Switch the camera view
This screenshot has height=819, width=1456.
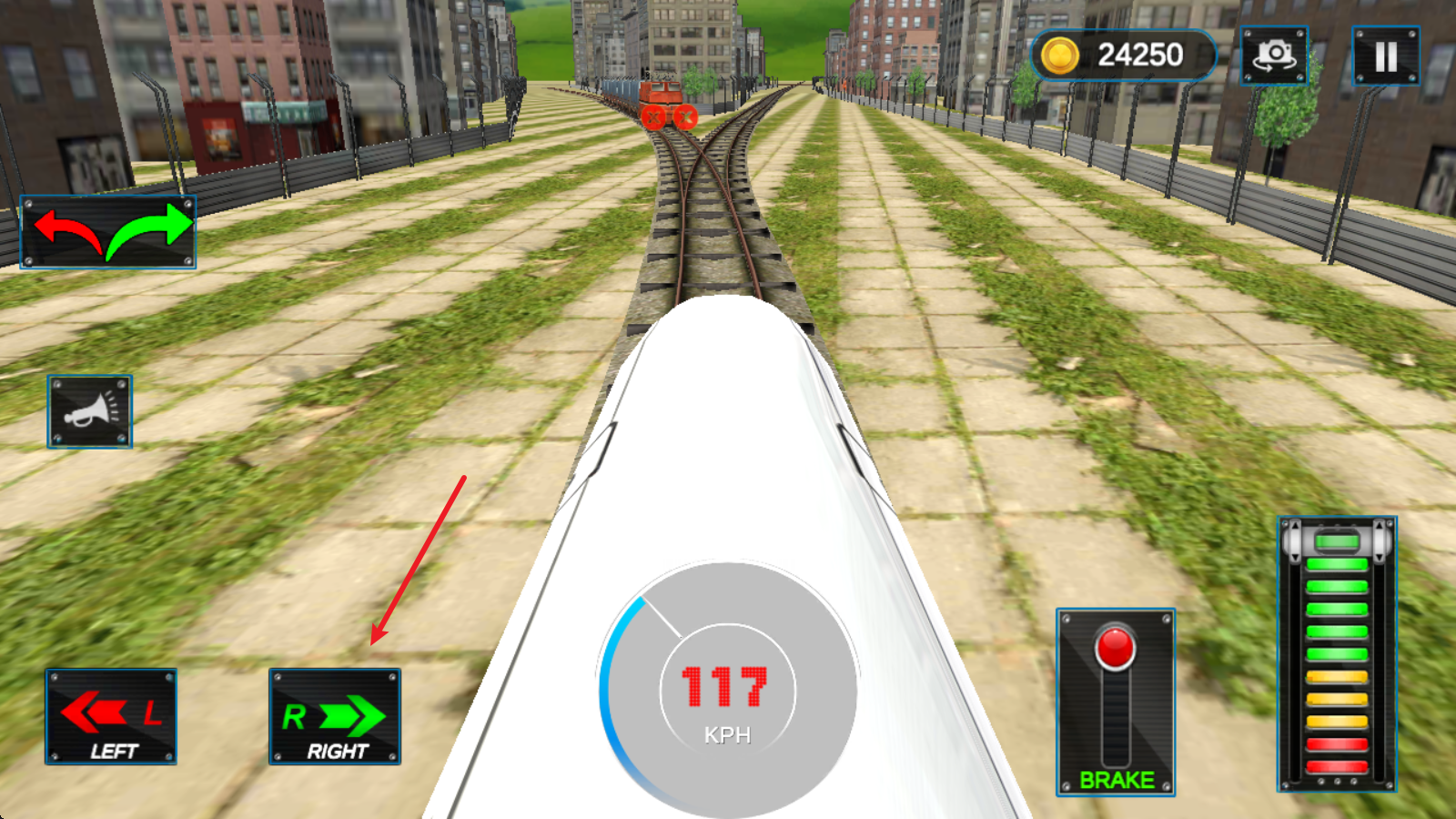pos(1274,56)
